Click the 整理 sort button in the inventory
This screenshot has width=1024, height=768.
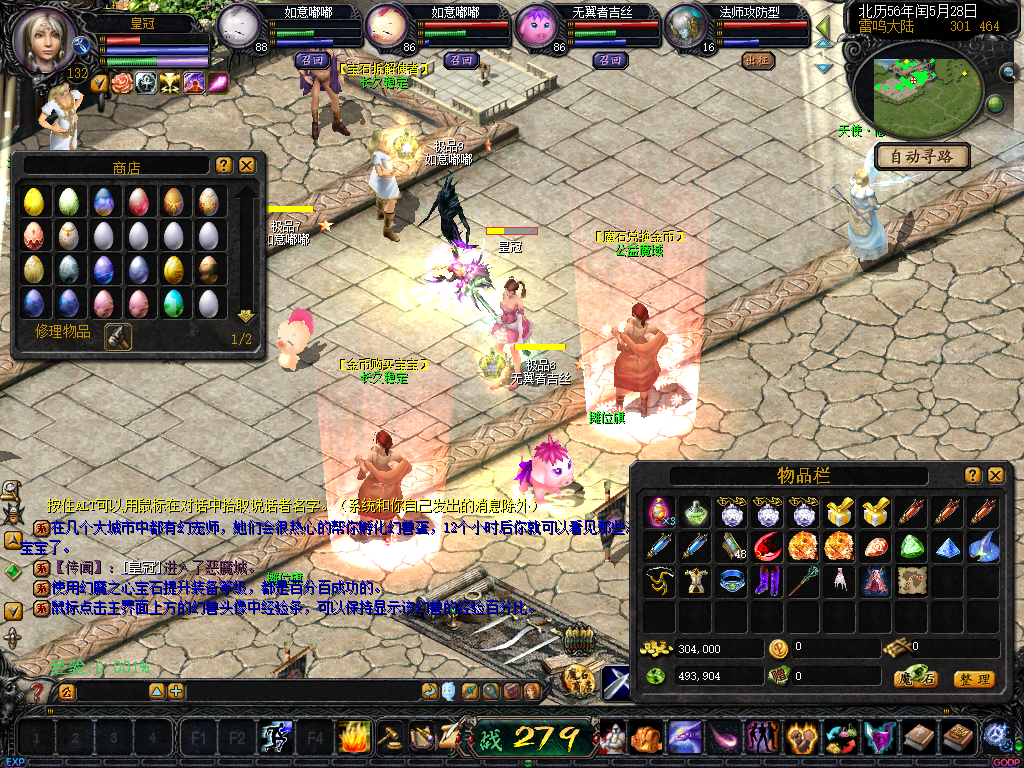974,679
